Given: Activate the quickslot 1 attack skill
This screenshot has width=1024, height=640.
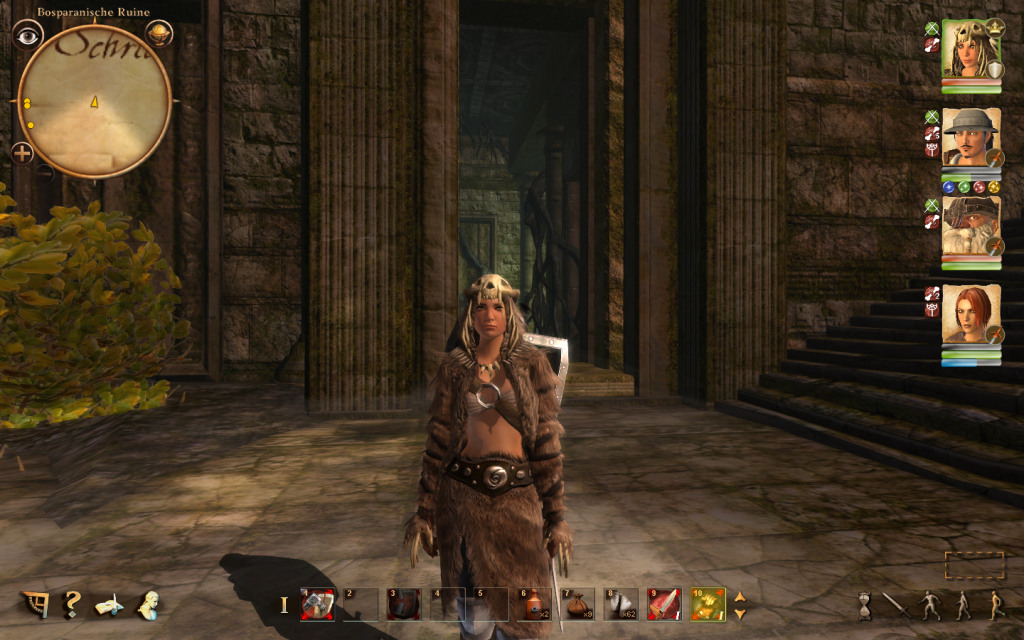Looking at the screenshot, I should 317,603.
